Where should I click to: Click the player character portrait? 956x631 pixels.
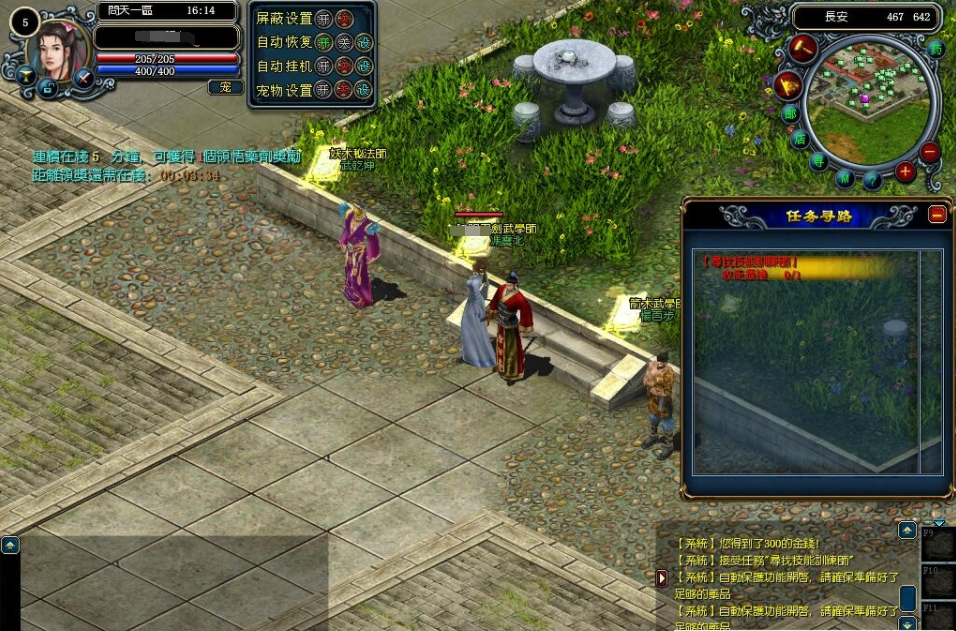pyautogui.click(x=58, y=50)
